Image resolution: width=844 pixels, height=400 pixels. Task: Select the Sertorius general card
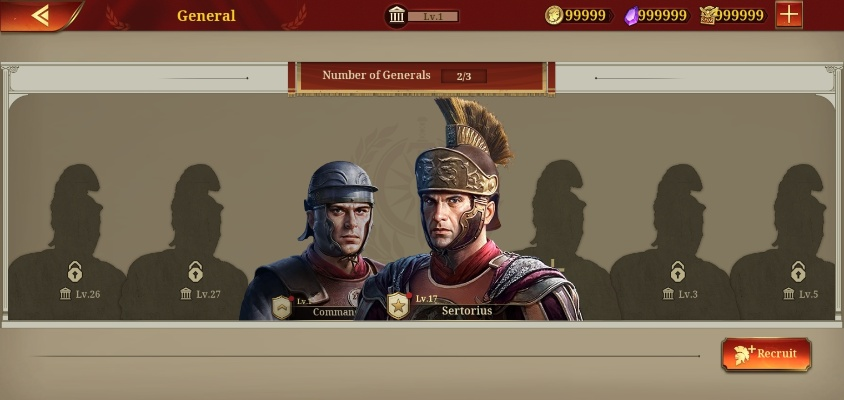pos(465,230)
